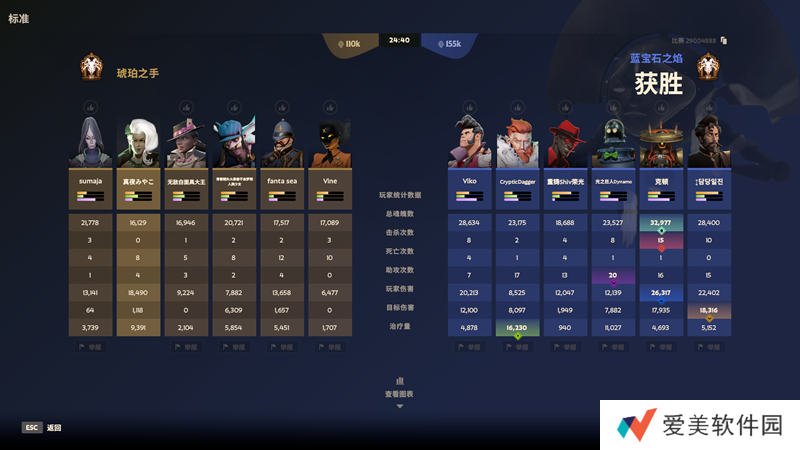Report the 克顿 player
Screen dimensions: 800x450
[x=661, y=347]
